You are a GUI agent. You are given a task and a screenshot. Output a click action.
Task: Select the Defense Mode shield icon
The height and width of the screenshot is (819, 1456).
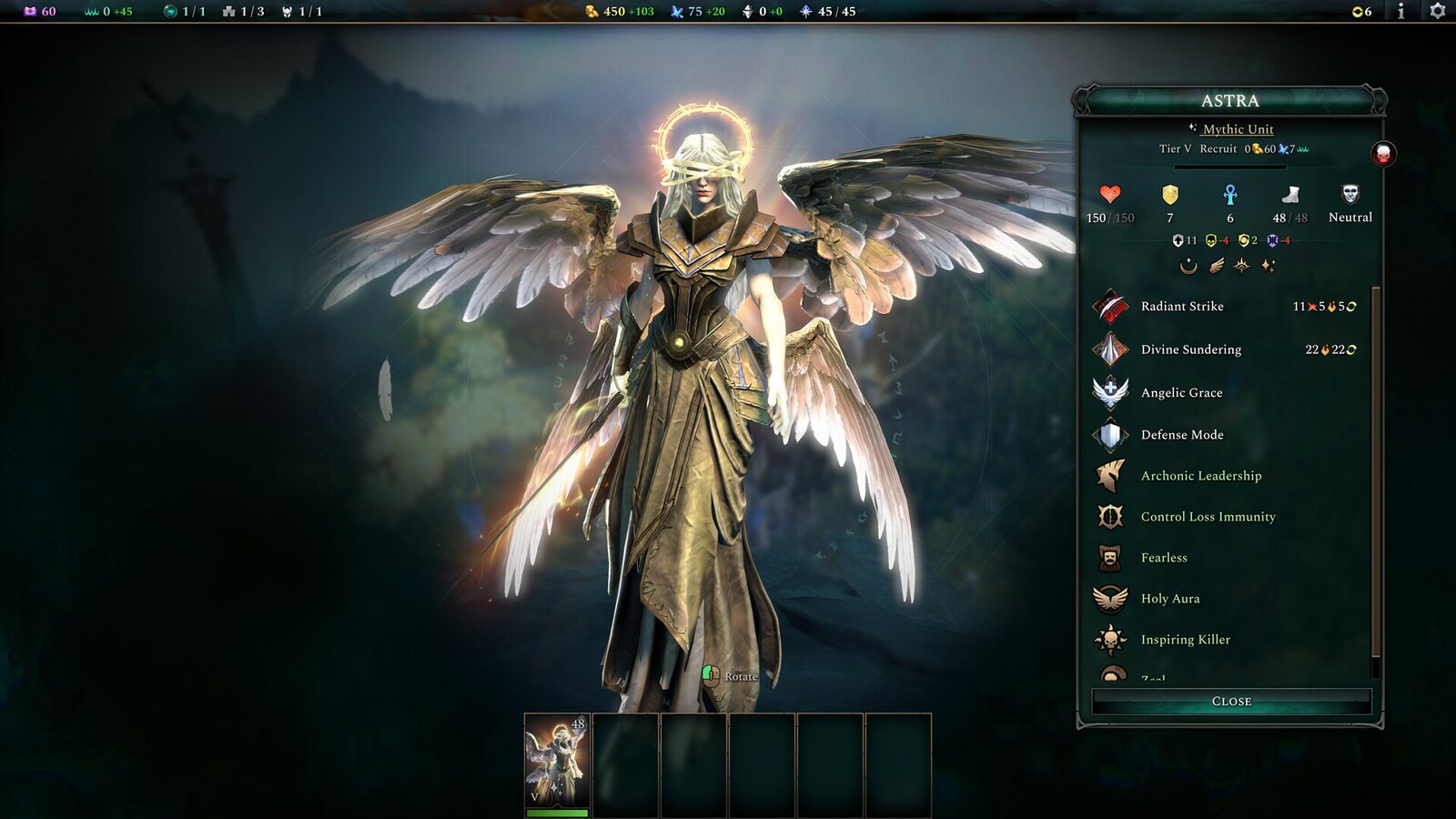pyautogui.click(x=1110, y=434)
